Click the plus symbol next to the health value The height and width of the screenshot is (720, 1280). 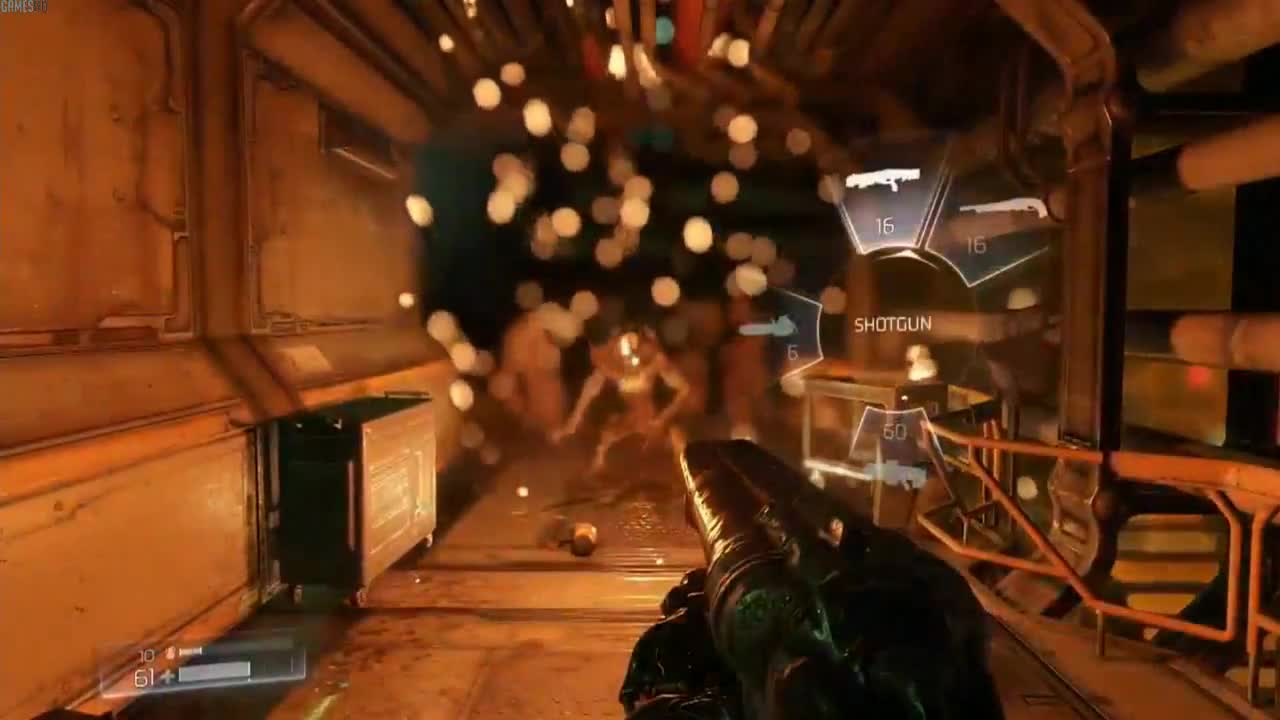click(x=167, y=675)
